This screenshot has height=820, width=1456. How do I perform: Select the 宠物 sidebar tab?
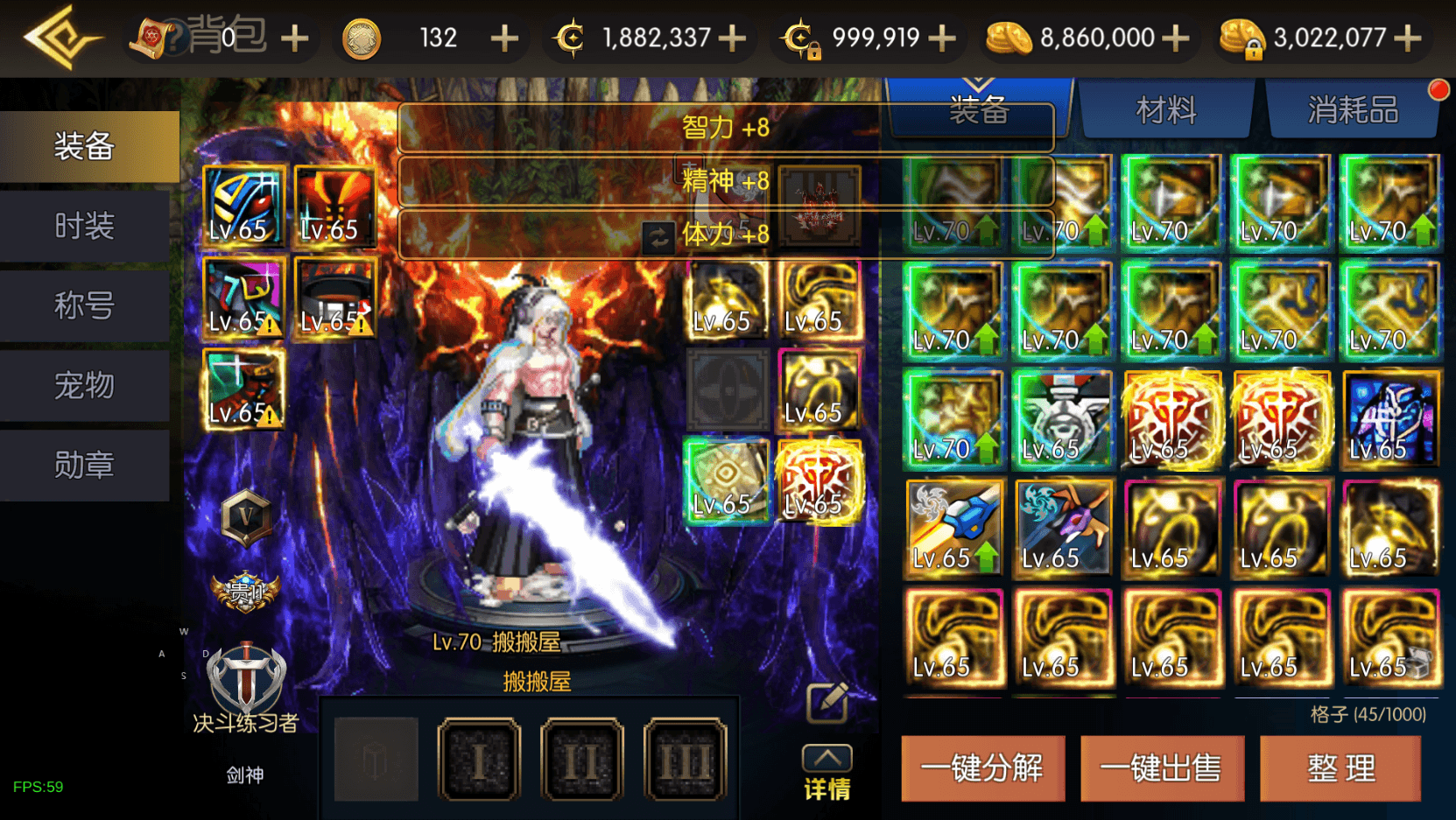pyautogui.click(x=85, y=386)
